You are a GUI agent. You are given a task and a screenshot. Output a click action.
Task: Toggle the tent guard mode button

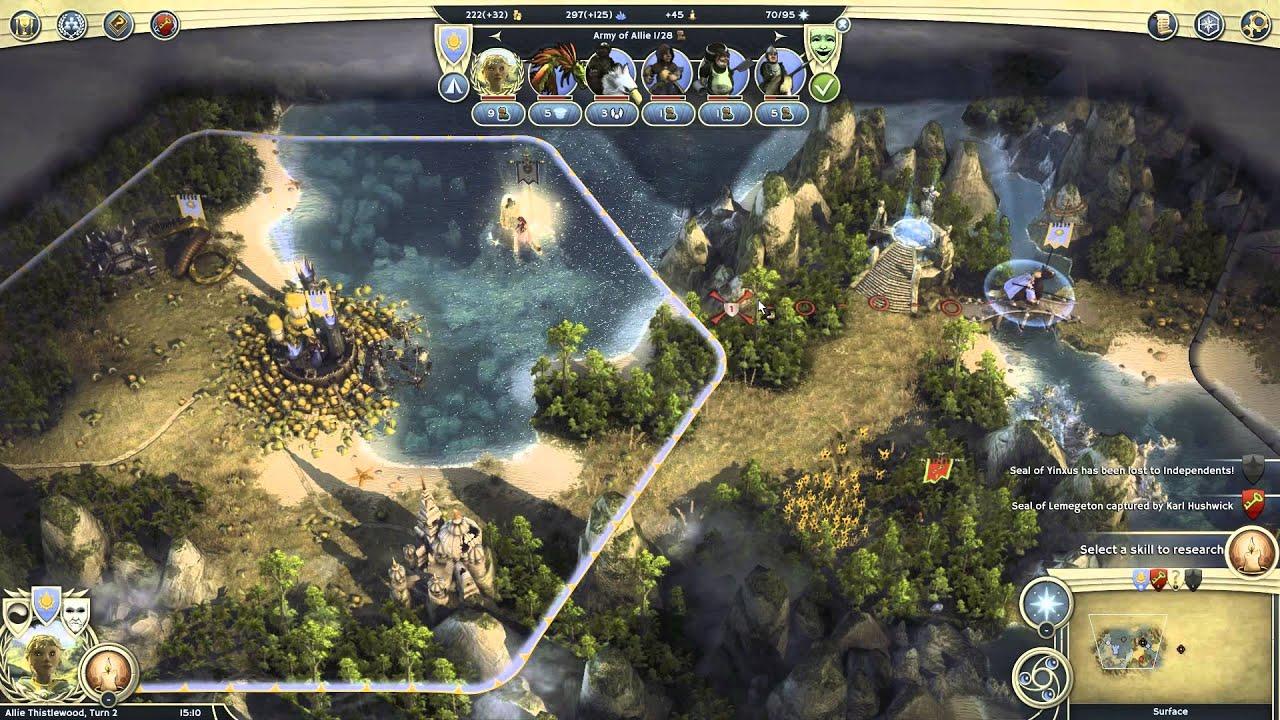tap(452, 87)
